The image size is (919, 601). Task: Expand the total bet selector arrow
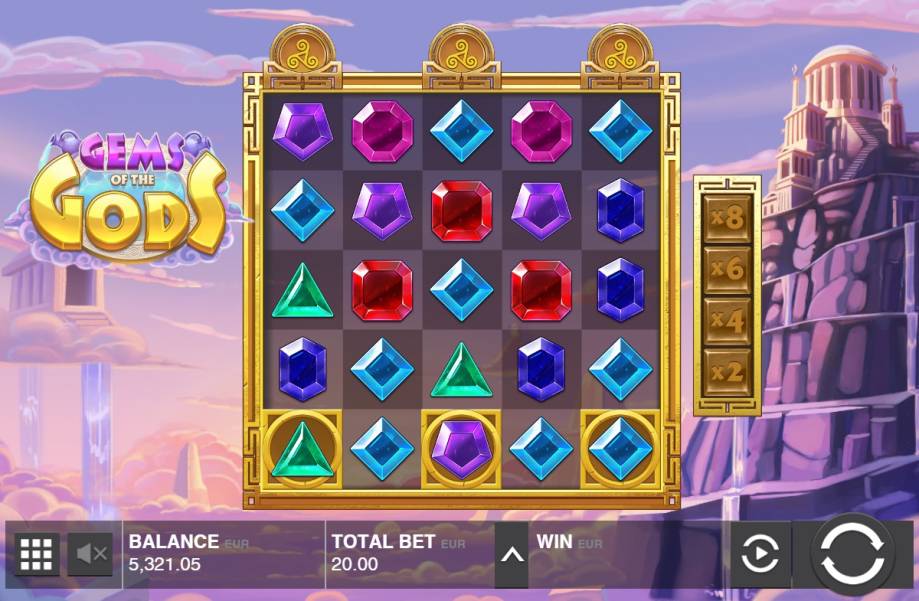coord(511,553)
